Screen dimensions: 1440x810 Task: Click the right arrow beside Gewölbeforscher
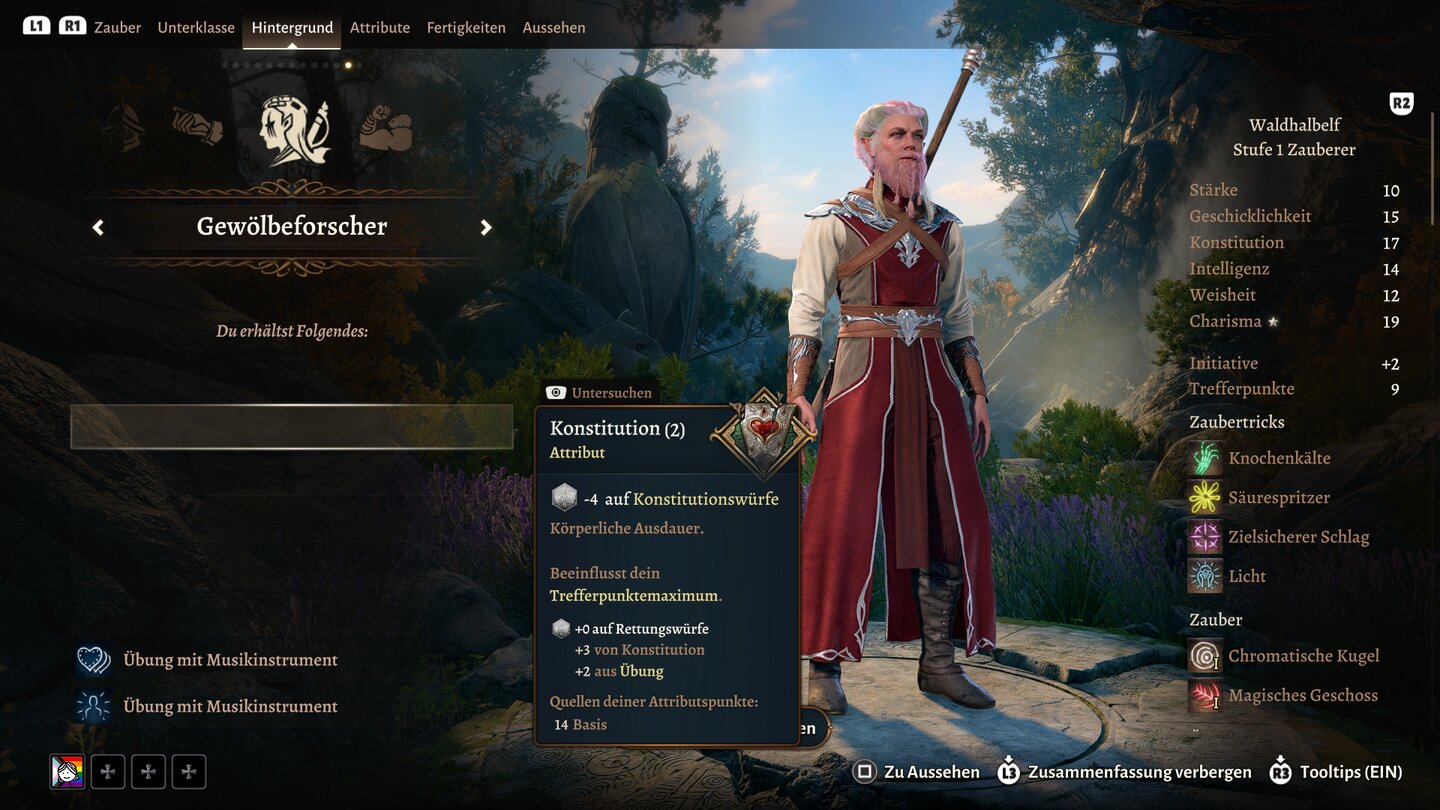486,227
